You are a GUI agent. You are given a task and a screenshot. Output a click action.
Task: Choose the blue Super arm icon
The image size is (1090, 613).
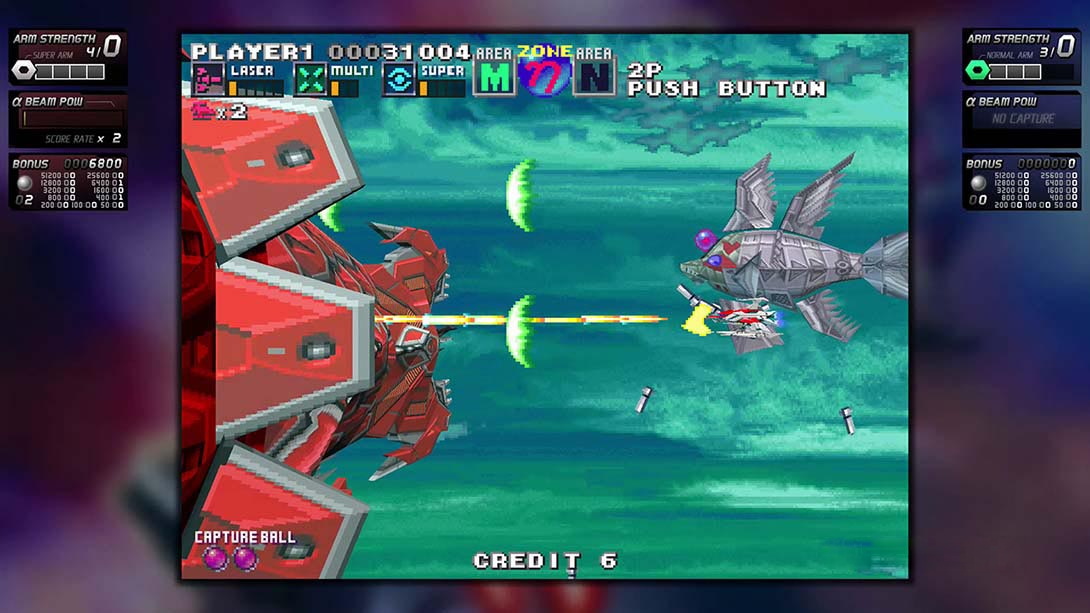coord(399,79)
